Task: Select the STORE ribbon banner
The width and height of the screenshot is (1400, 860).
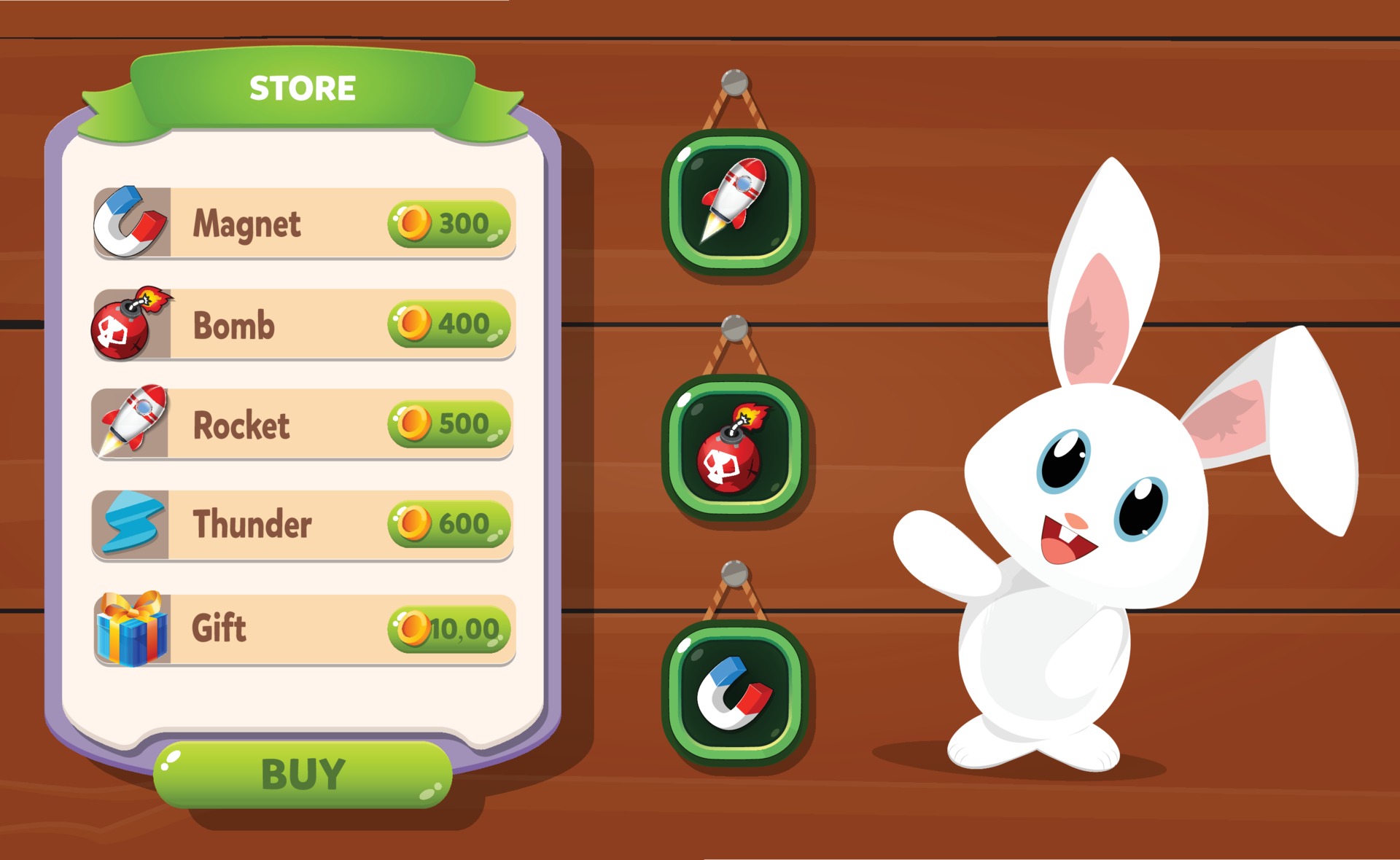Action: pos(303,87)
